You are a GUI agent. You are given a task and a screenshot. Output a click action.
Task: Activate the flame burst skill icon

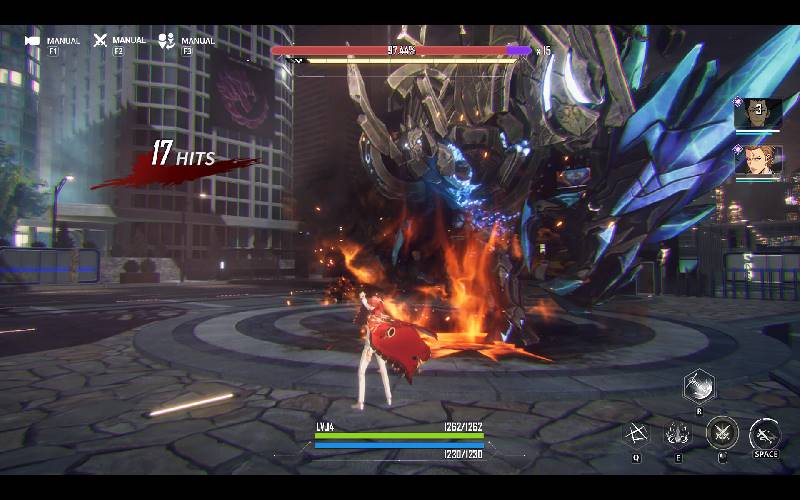[678, 434]
